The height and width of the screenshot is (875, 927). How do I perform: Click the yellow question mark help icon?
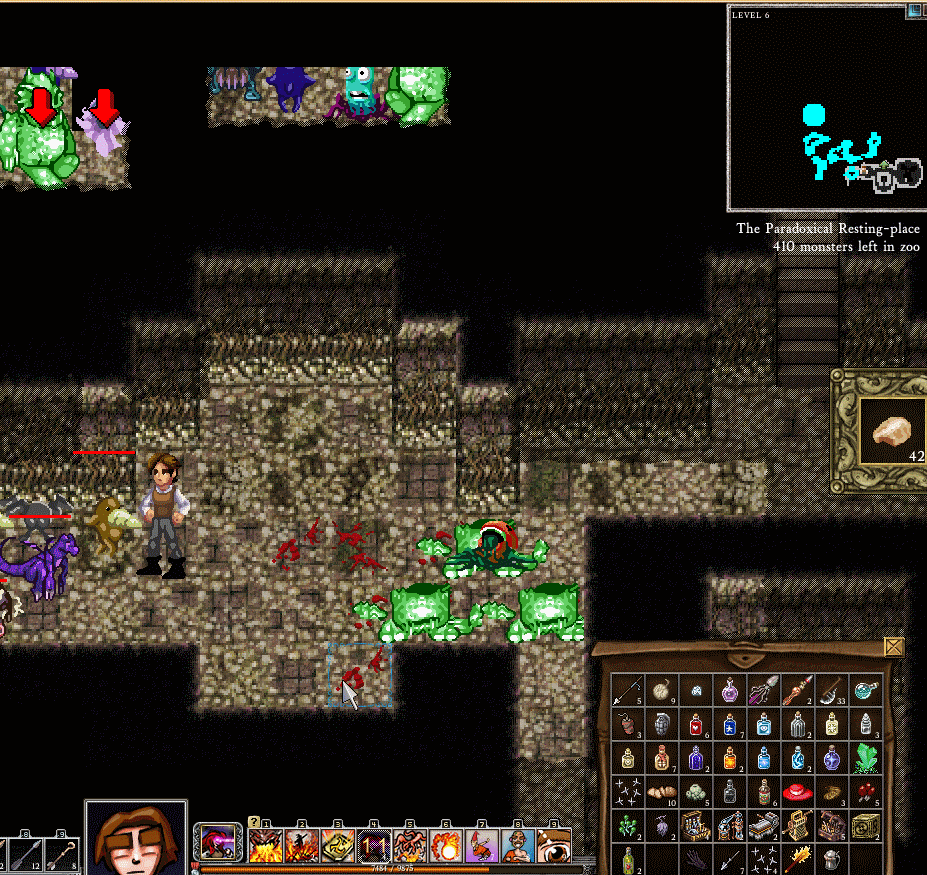tap(253, 822)
